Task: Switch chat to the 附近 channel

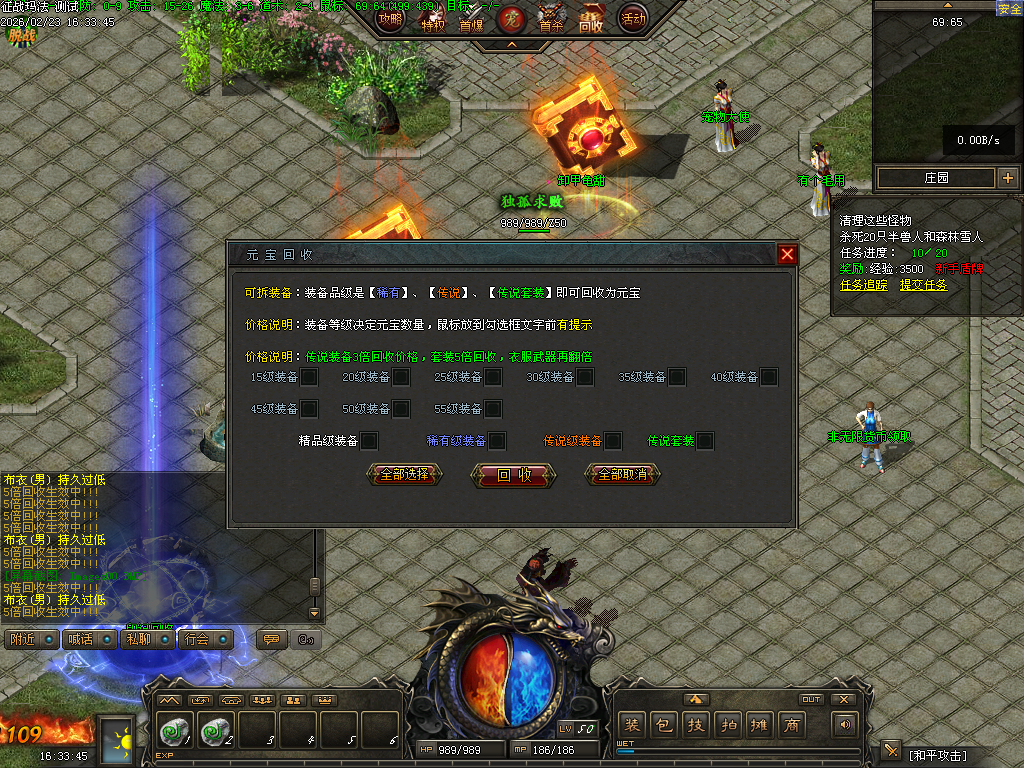Action: [x=30, y=639]
